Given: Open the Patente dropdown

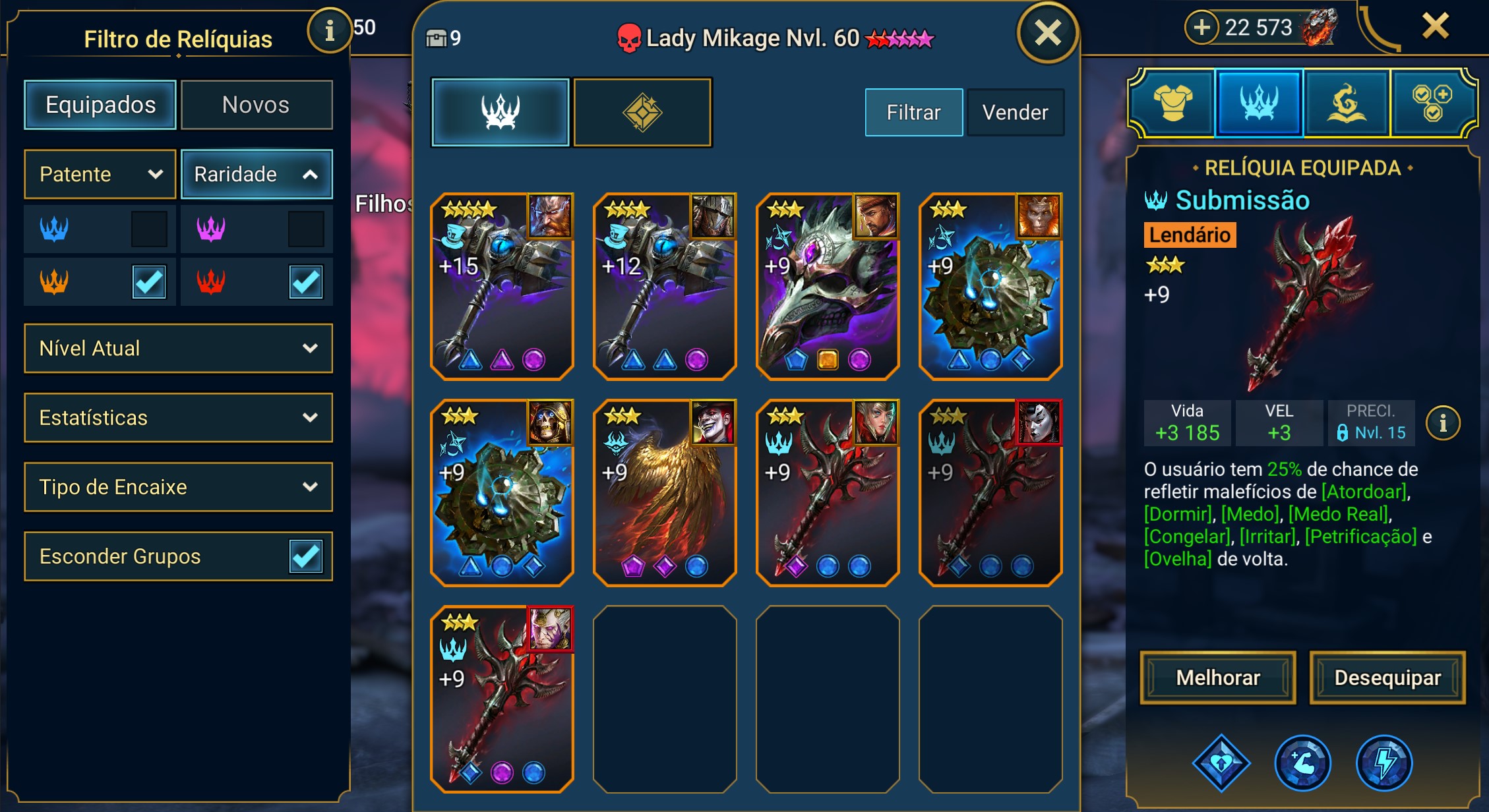Looking at the screenshot, I should coord(100,174).
